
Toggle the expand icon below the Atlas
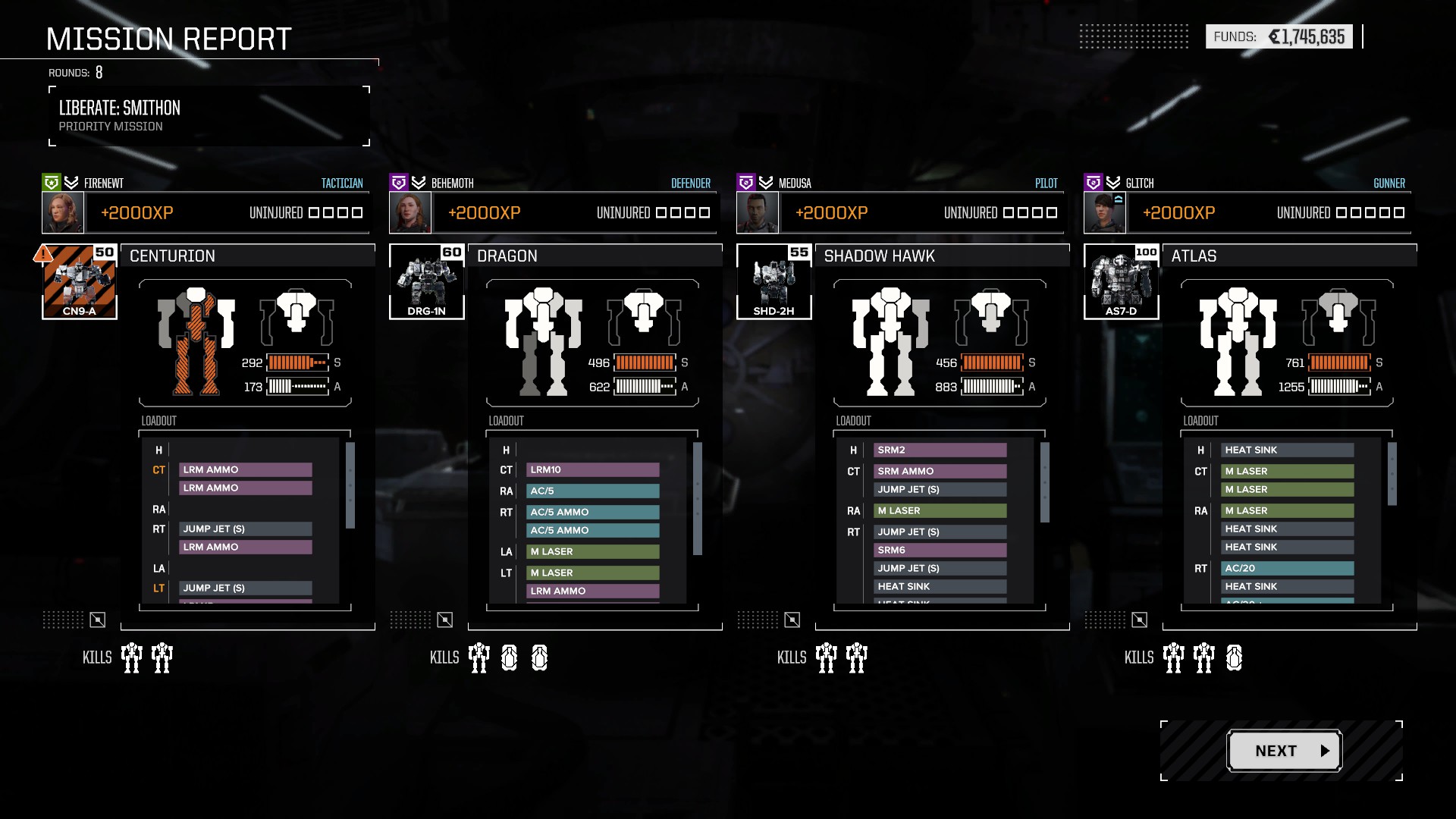[1140, 620]
